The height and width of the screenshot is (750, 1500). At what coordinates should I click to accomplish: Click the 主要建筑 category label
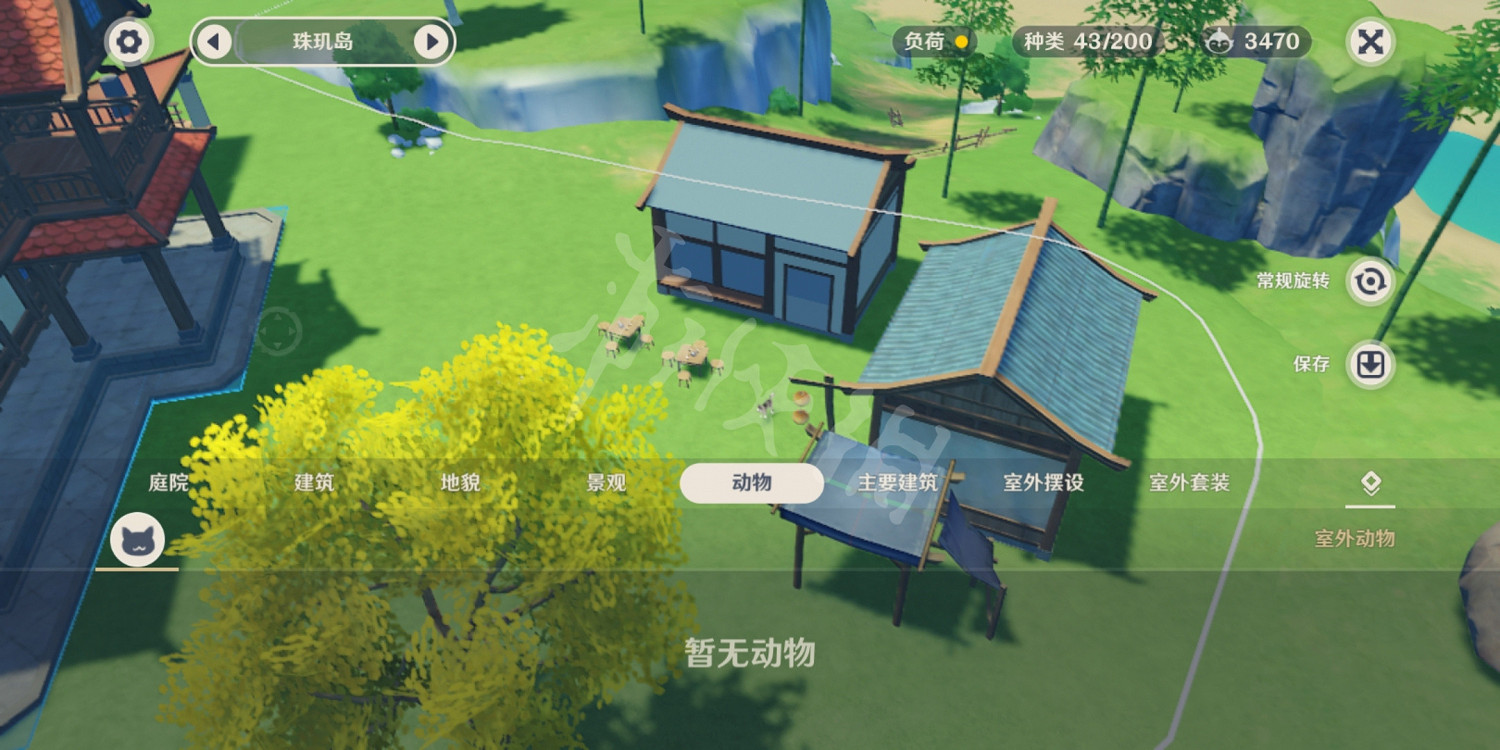click(x=898, y=482)
